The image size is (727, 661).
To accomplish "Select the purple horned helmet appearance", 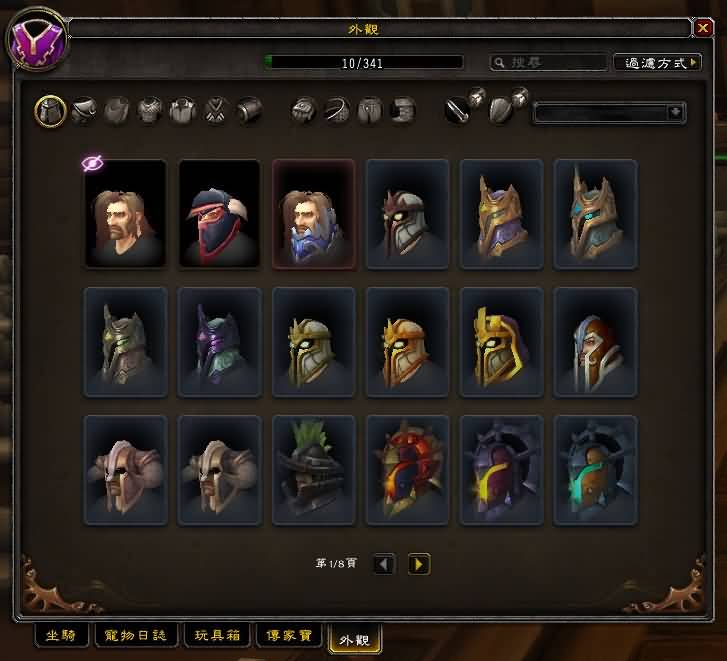I will (219, 341).
